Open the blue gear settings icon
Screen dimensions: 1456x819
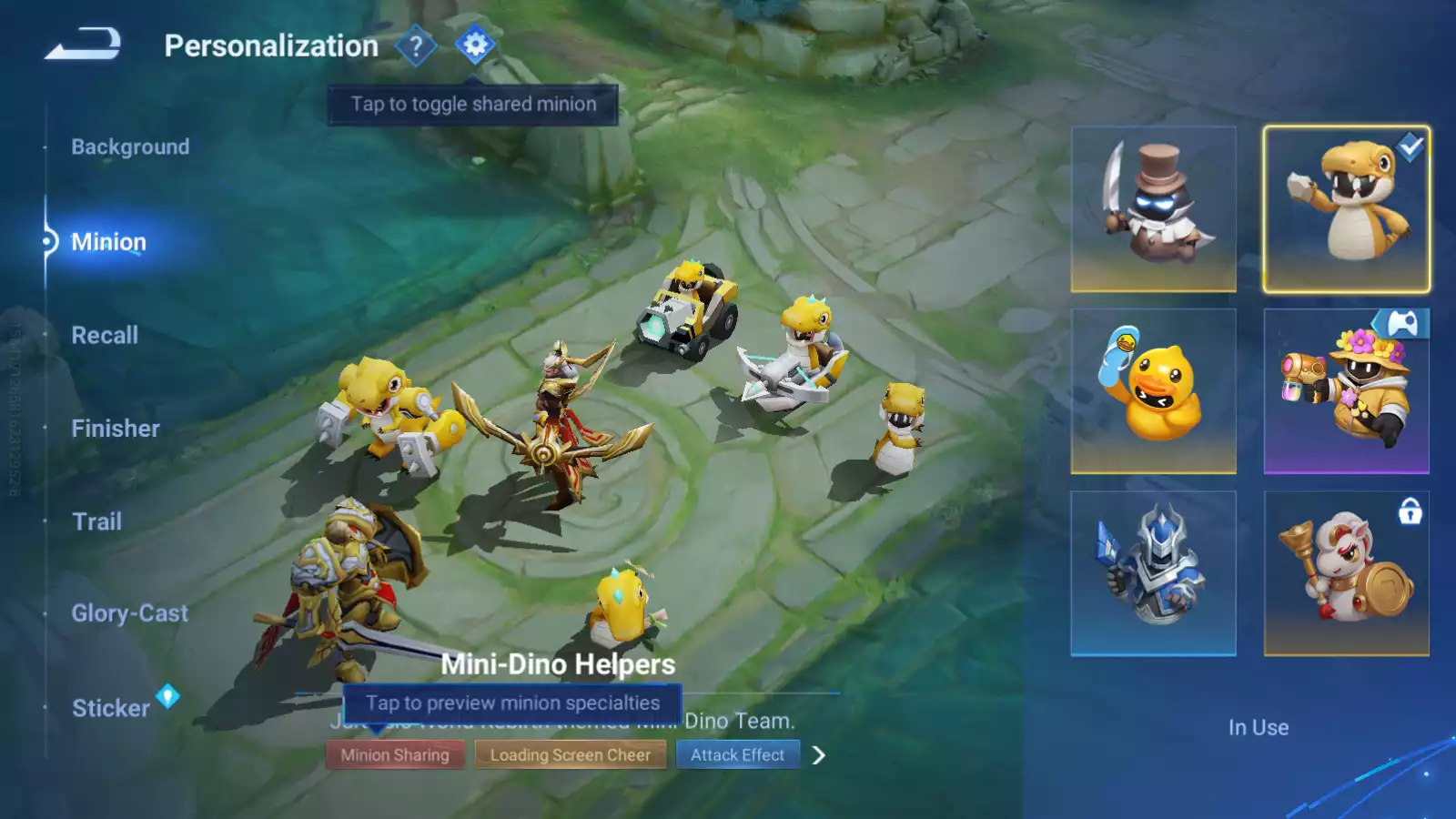coord(475,45)
